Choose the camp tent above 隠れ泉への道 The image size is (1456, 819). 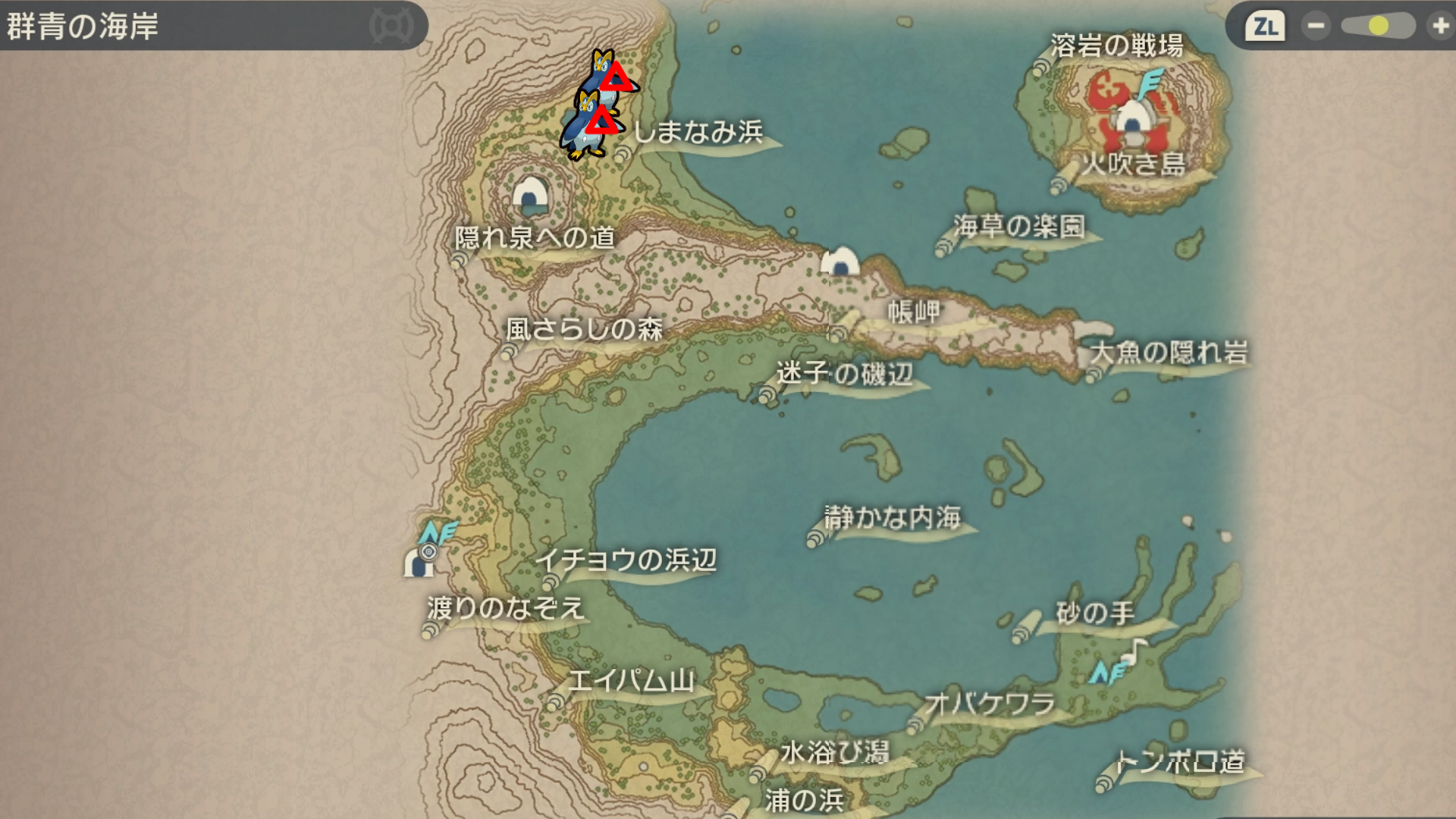coord(530,196)
